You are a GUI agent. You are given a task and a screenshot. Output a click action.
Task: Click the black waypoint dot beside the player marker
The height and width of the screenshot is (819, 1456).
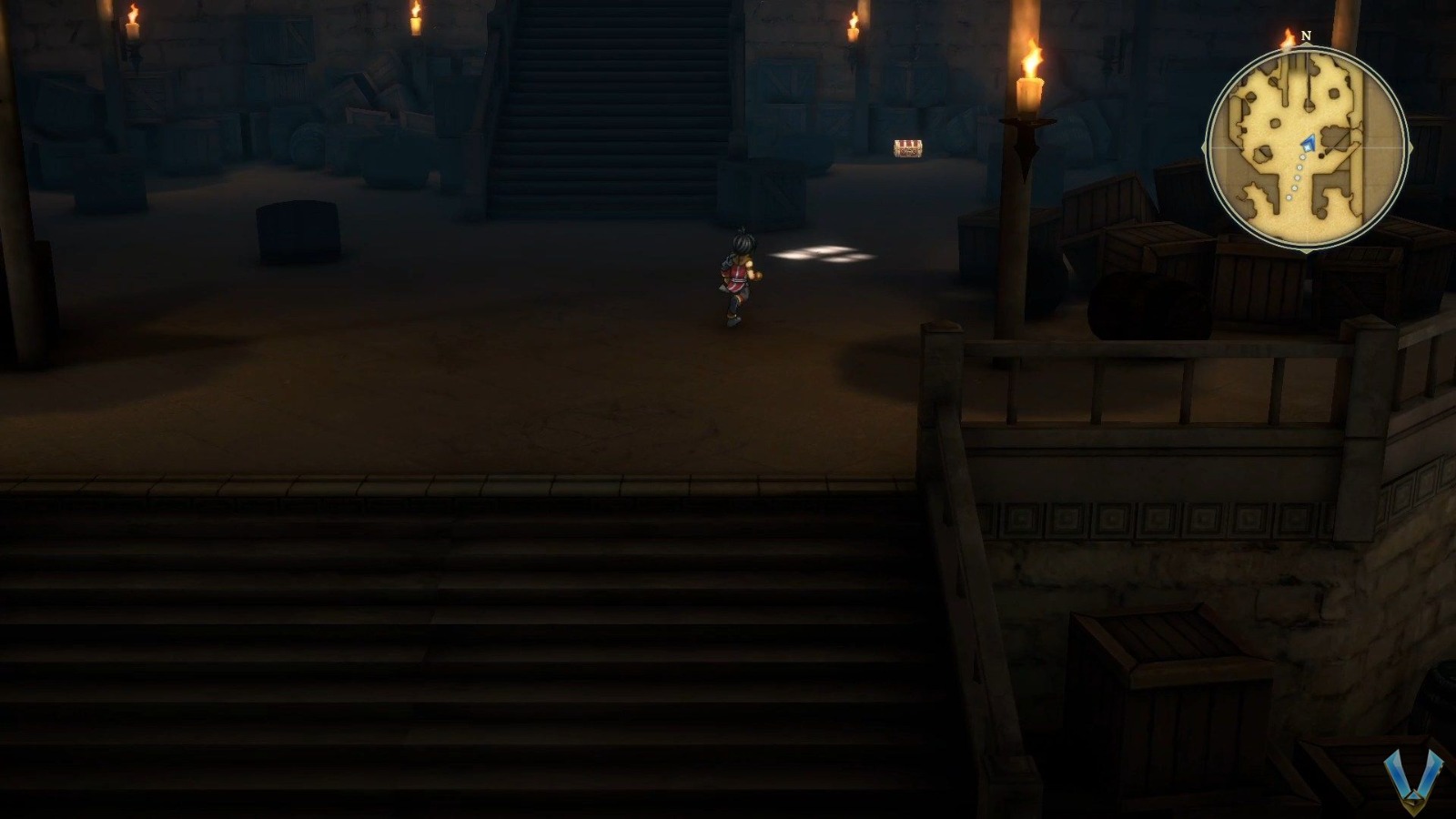click(1321, 154)
